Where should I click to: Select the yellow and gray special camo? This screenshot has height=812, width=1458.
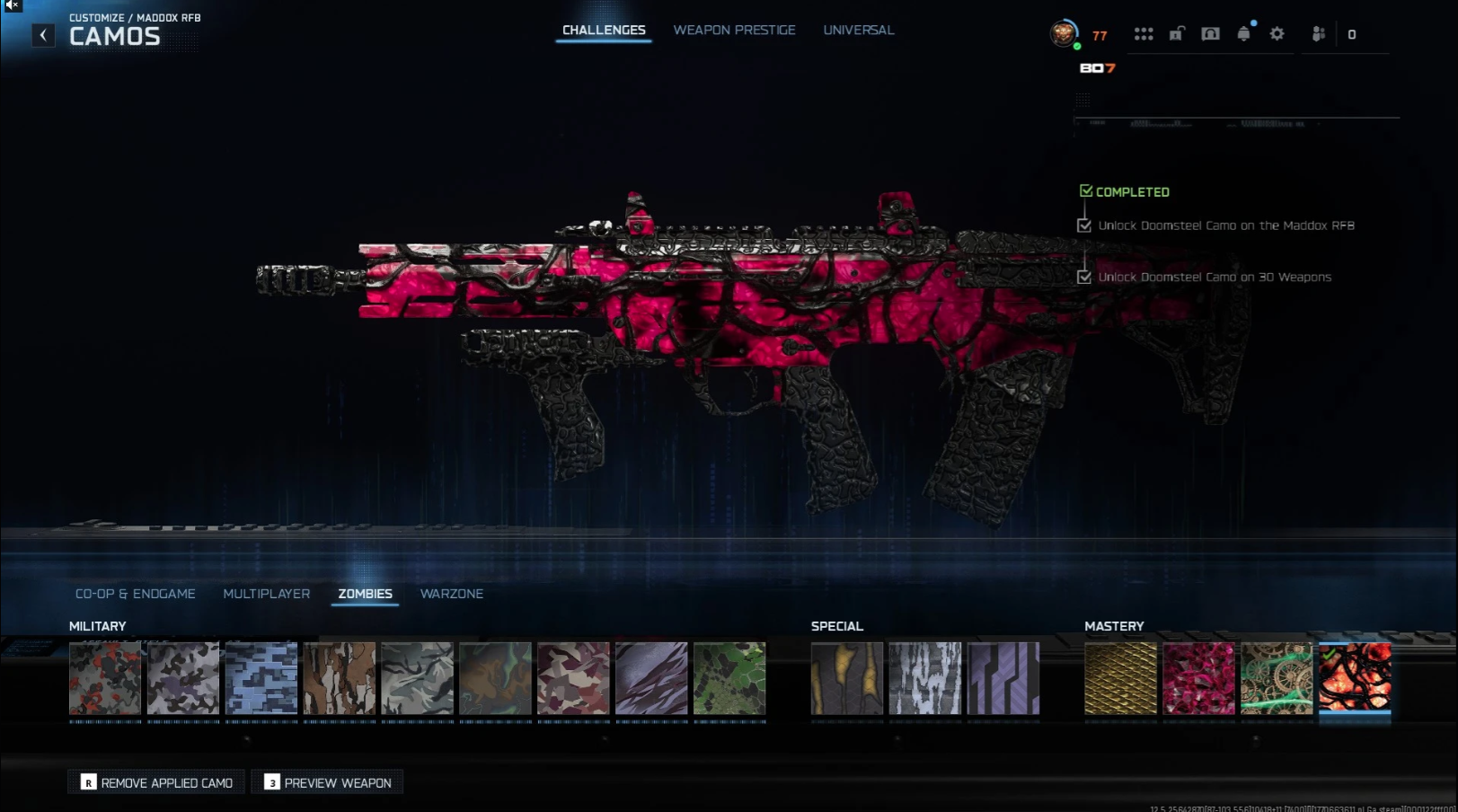tap(847, 678)
